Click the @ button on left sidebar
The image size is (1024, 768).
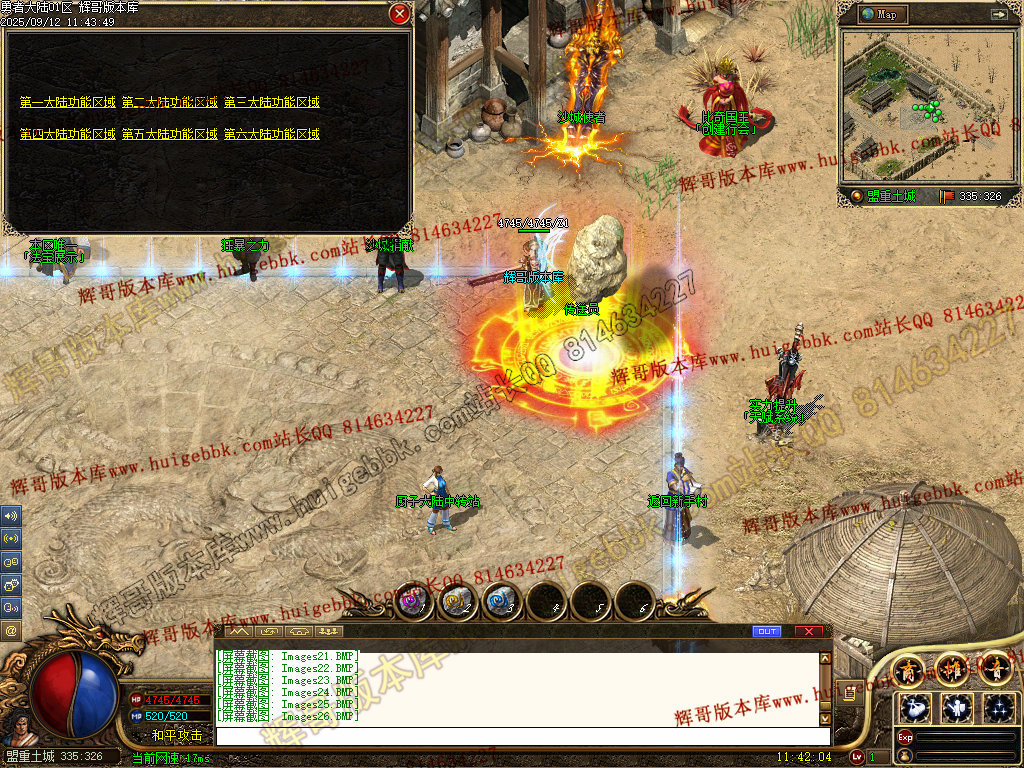pos(11,631)
